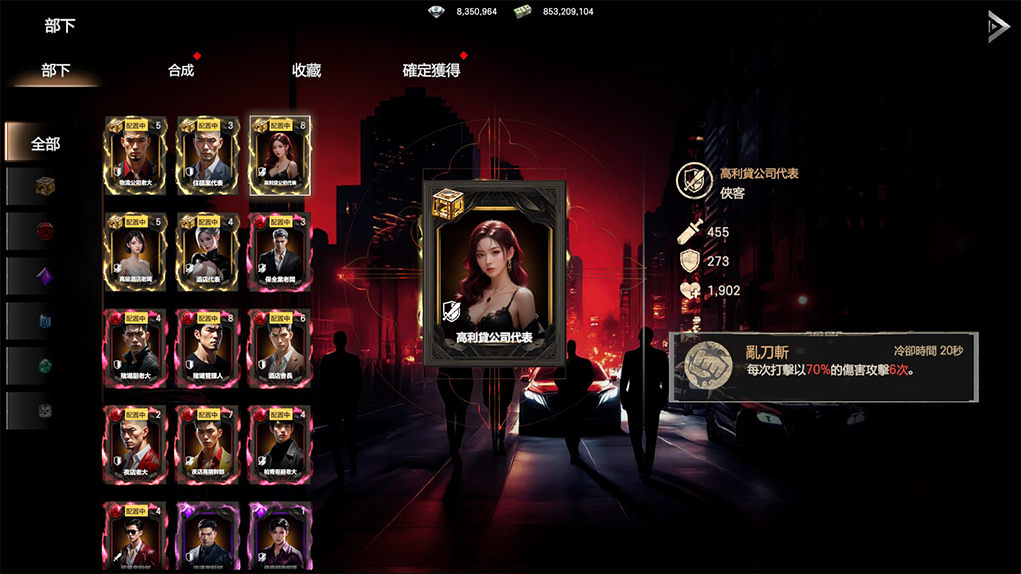Filter by the purple gem rarity
This screenshot has width=1021, height=574.
[45, 276]
